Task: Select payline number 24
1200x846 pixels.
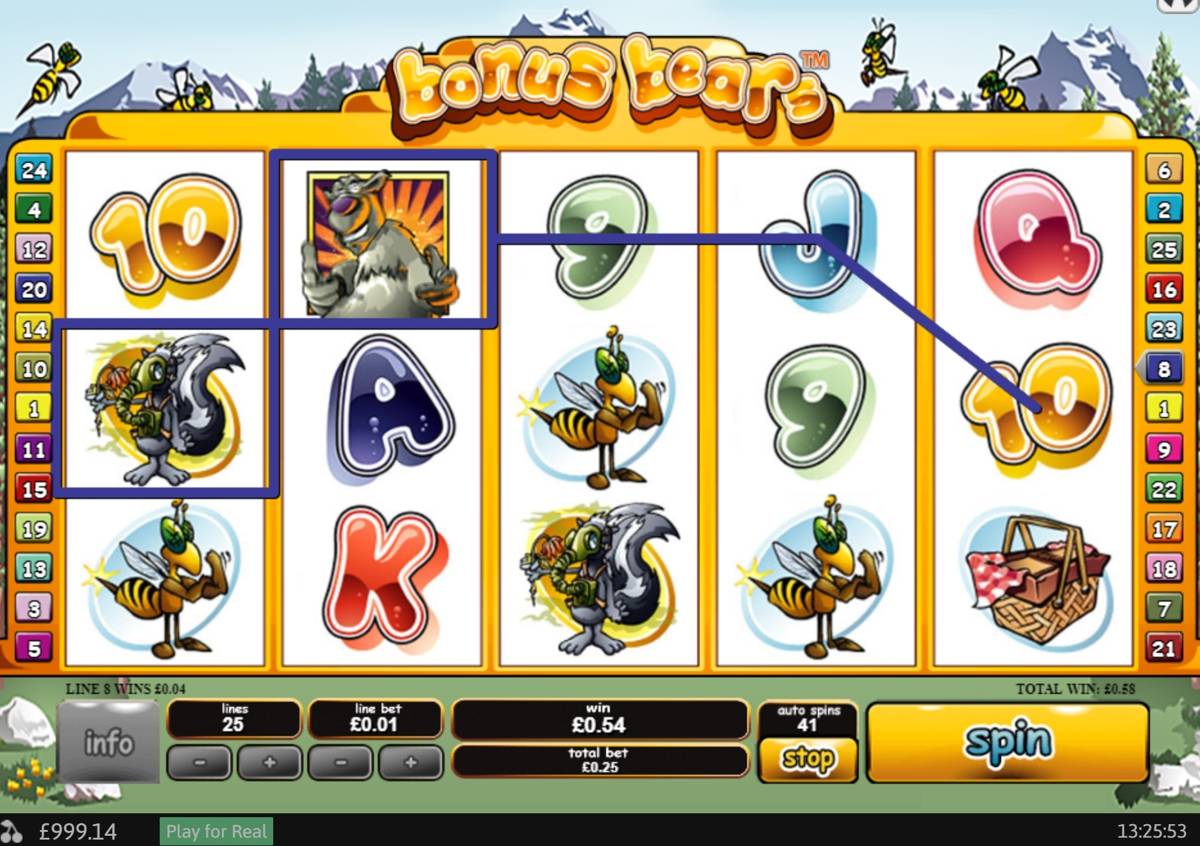Action: coord(34,170)
